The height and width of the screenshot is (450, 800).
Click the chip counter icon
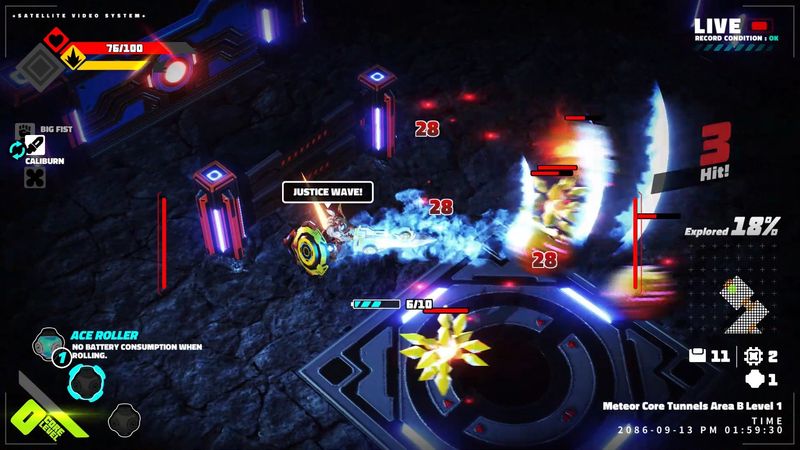(754, 355)
